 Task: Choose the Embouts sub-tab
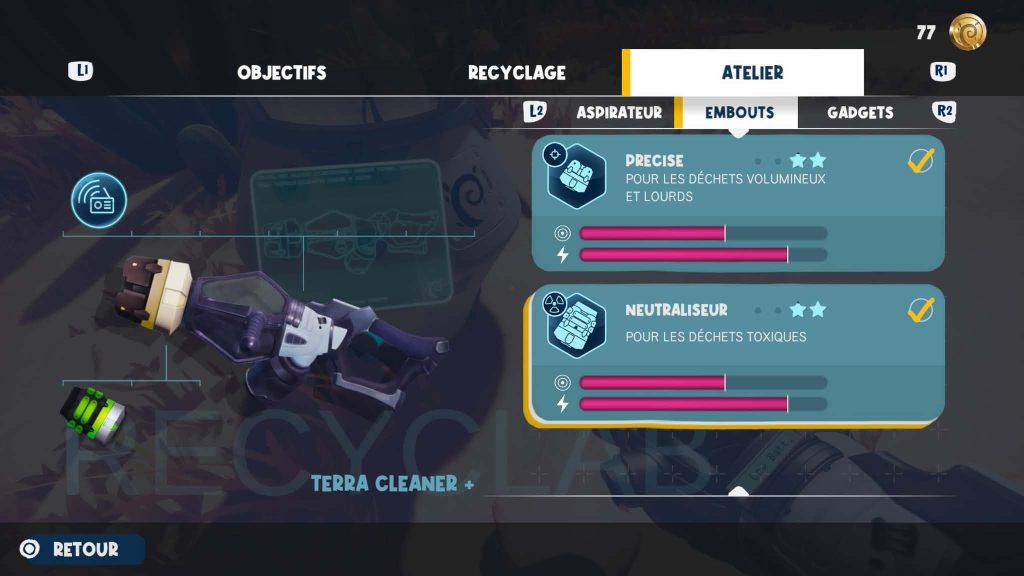[739, 113]
